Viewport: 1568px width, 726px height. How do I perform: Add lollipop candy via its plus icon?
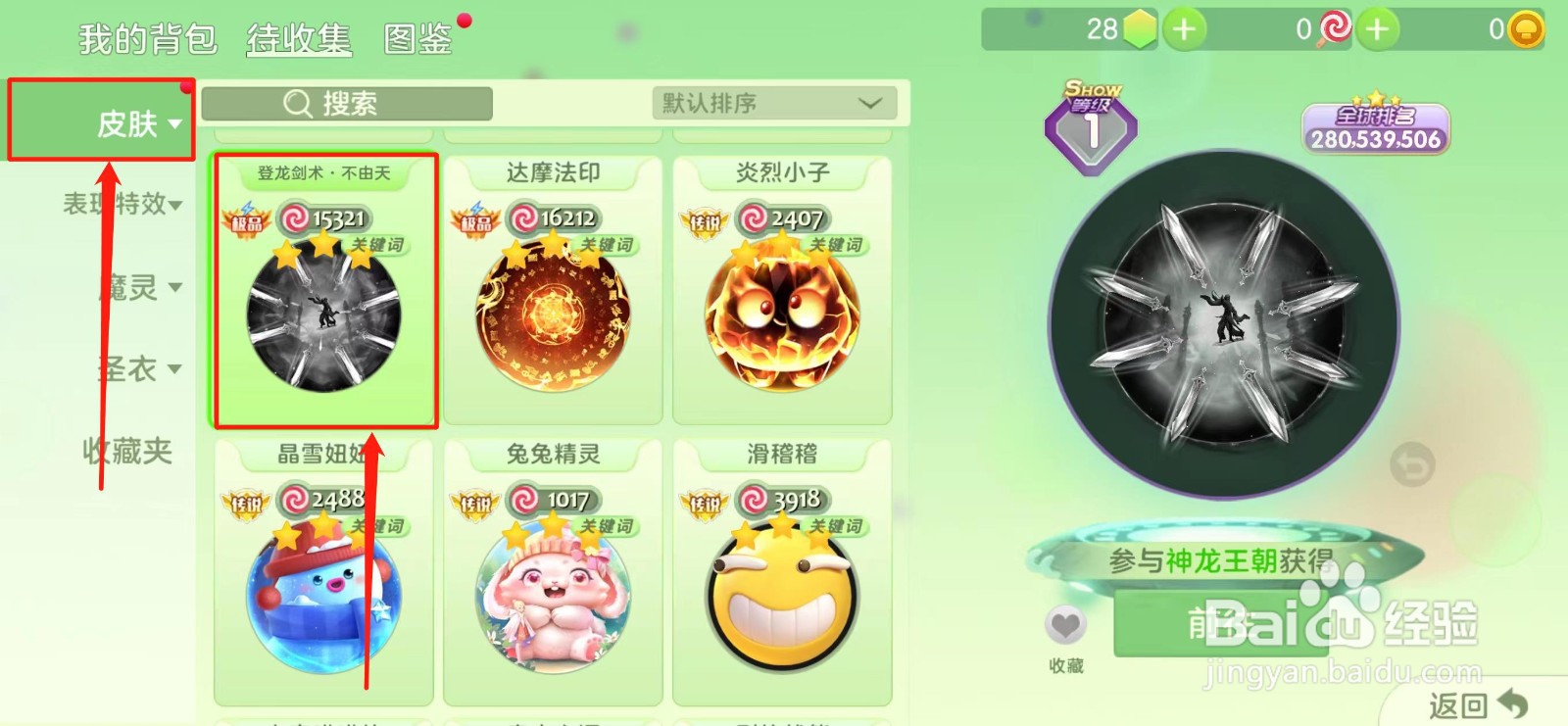point(1378,28)
